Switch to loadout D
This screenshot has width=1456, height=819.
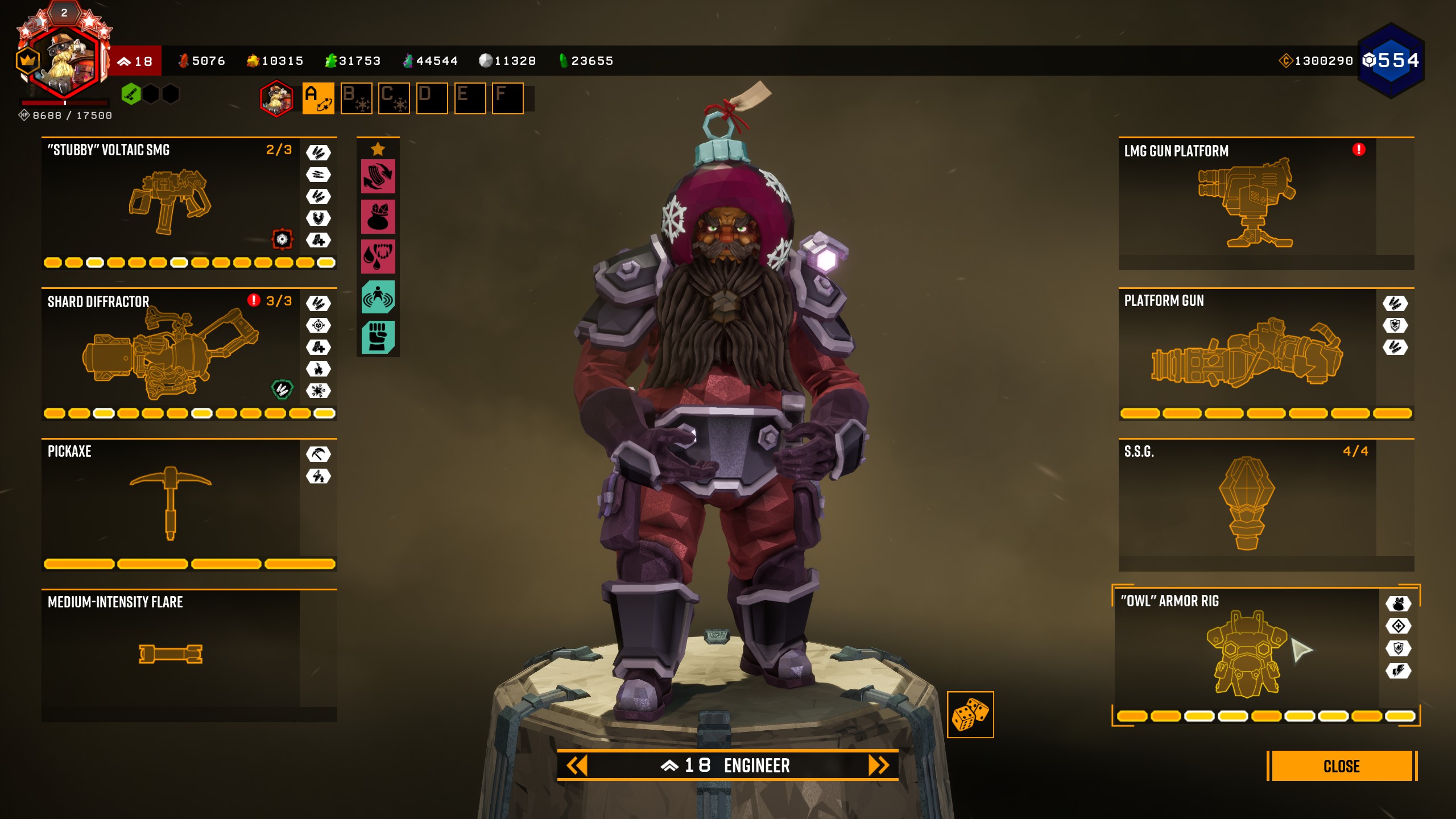[x=432, y=98]
